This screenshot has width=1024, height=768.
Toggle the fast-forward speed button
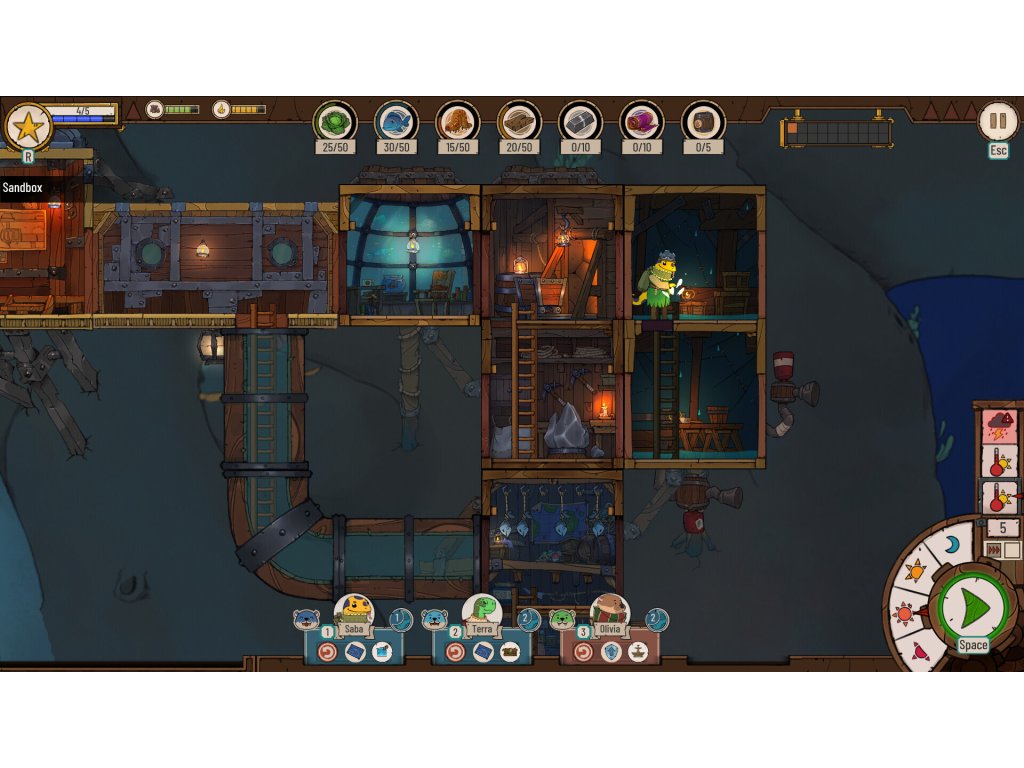pyautogui.click(x=994, y=550)
